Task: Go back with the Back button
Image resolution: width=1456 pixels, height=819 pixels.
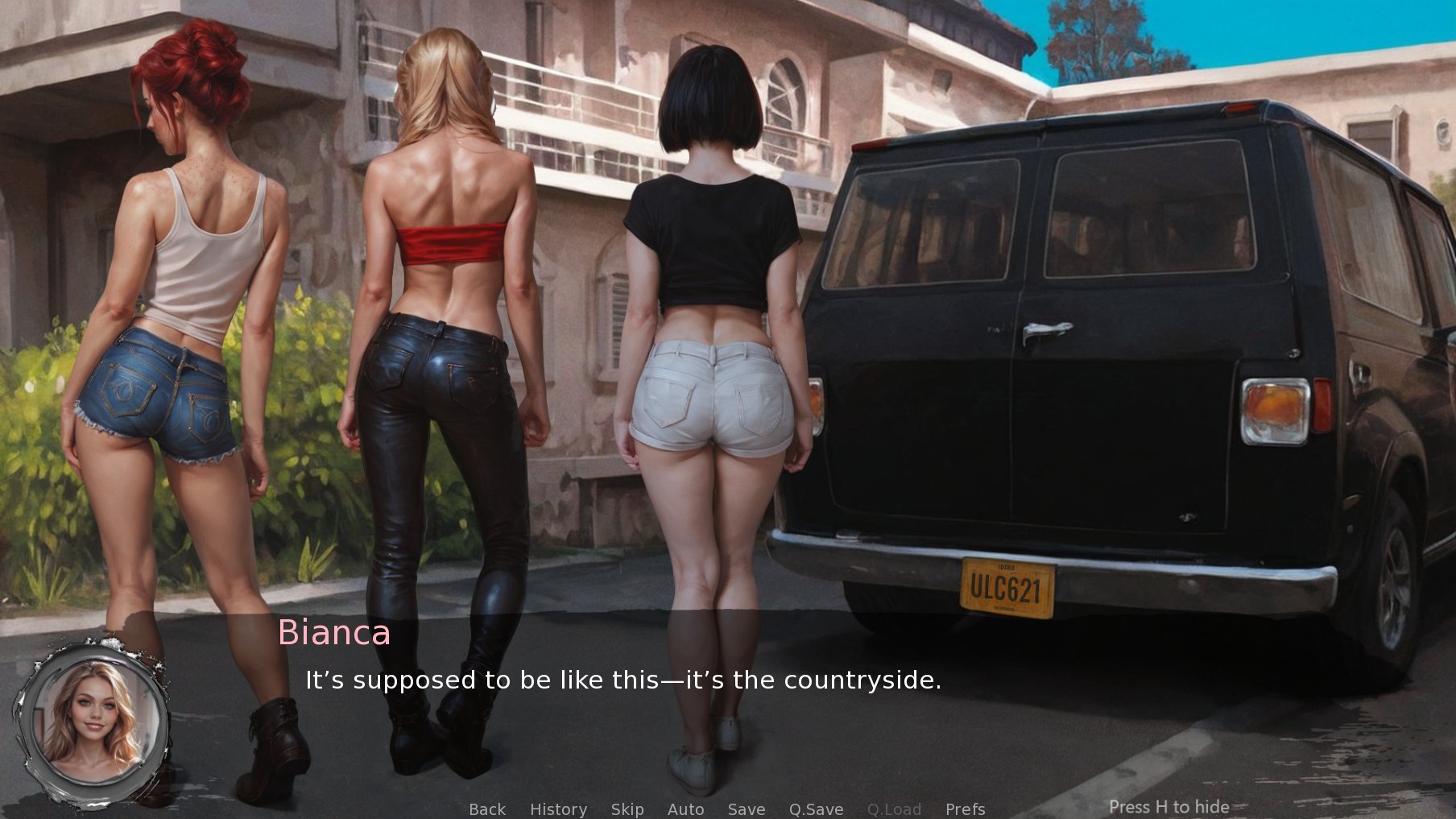Action: click(487, 809)
